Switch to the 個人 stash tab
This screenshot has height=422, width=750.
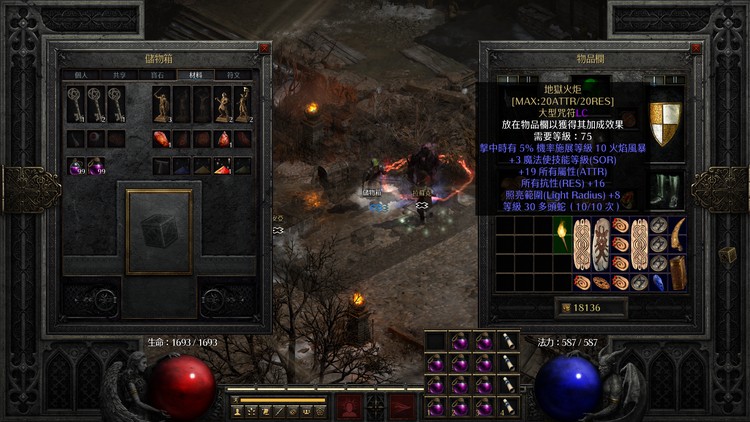[82, 75]
